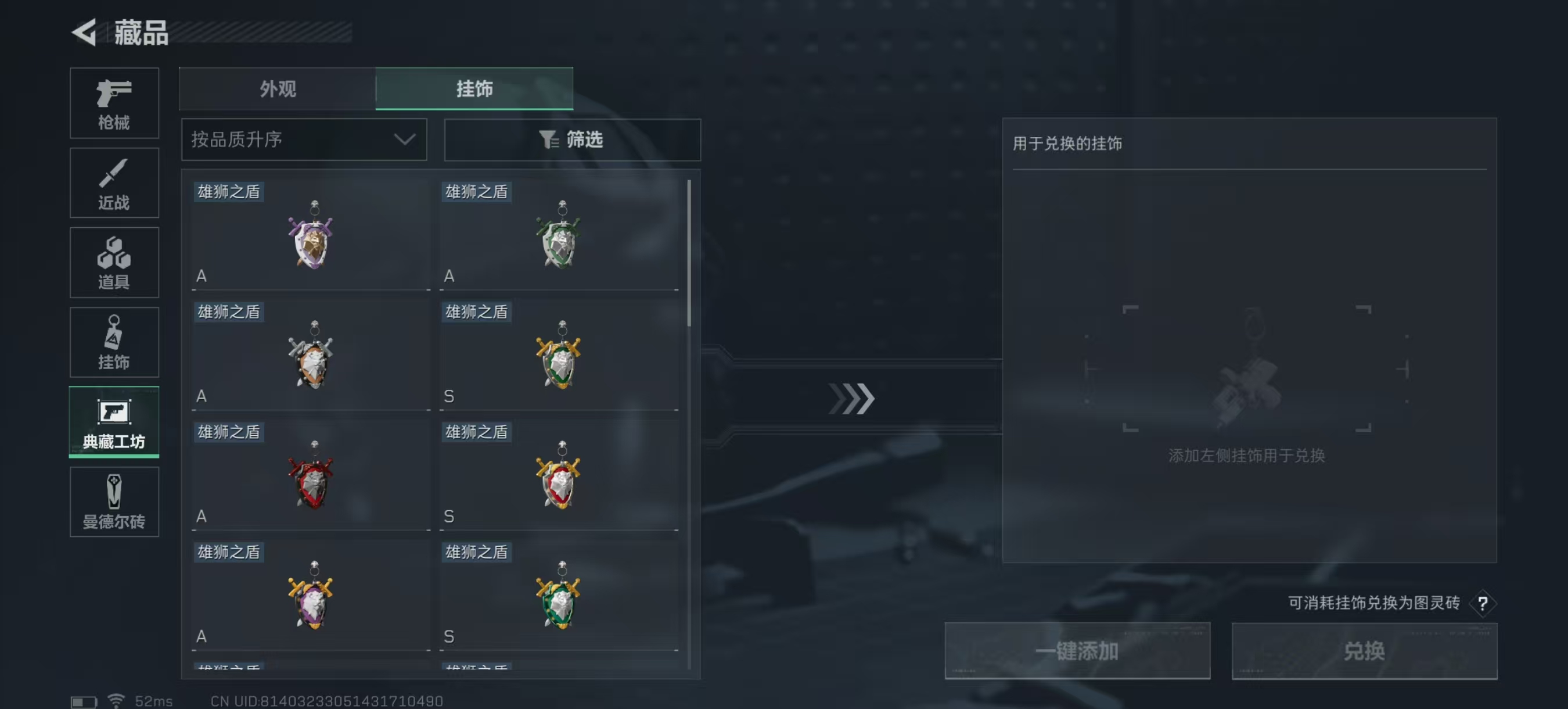Screen dimensions: 1568x709
Task: Switch to the 外观 tab
Action: click(277, 89)
